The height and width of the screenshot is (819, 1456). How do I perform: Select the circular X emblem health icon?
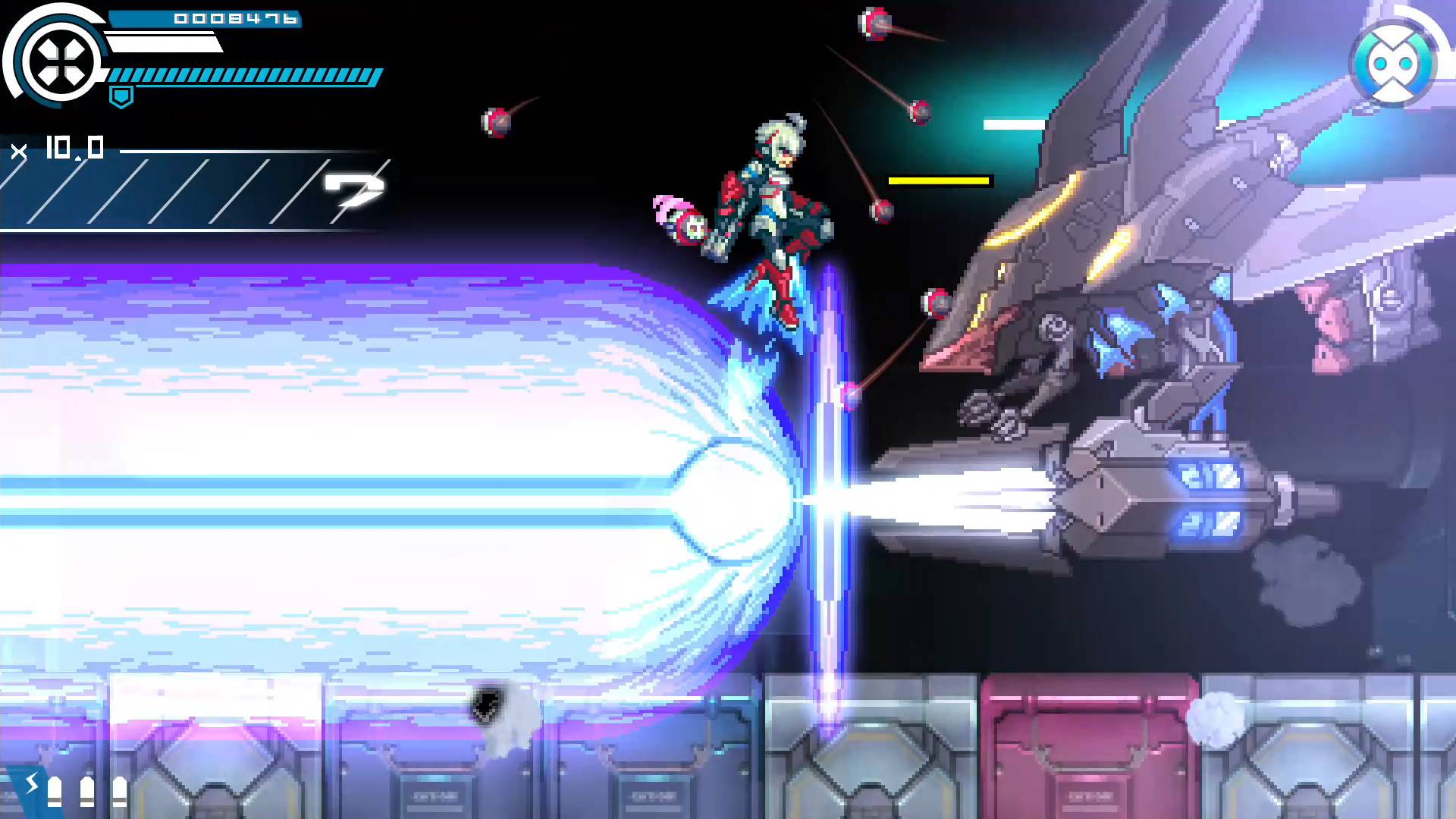pyautogui.click(x=61, y=61)
